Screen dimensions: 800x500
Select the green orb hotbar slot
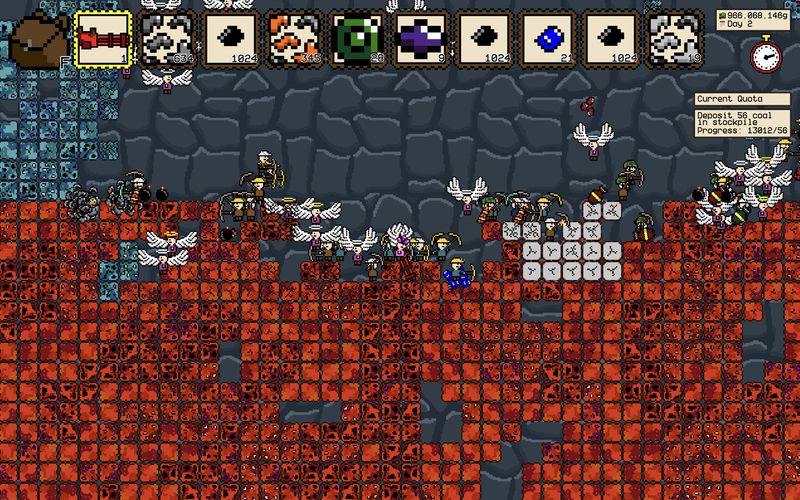[358, 40]
